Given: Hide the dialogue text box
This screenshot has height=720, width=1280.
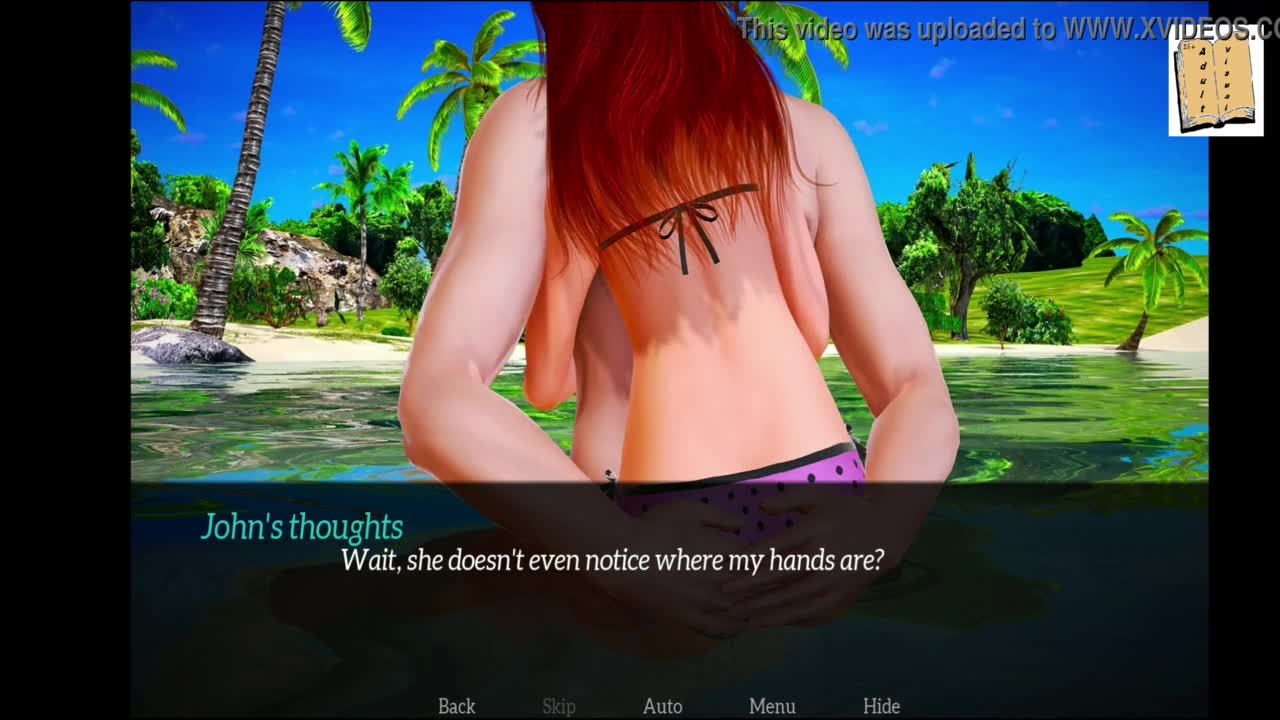Looking at the screenshot, I should [881, 706].
